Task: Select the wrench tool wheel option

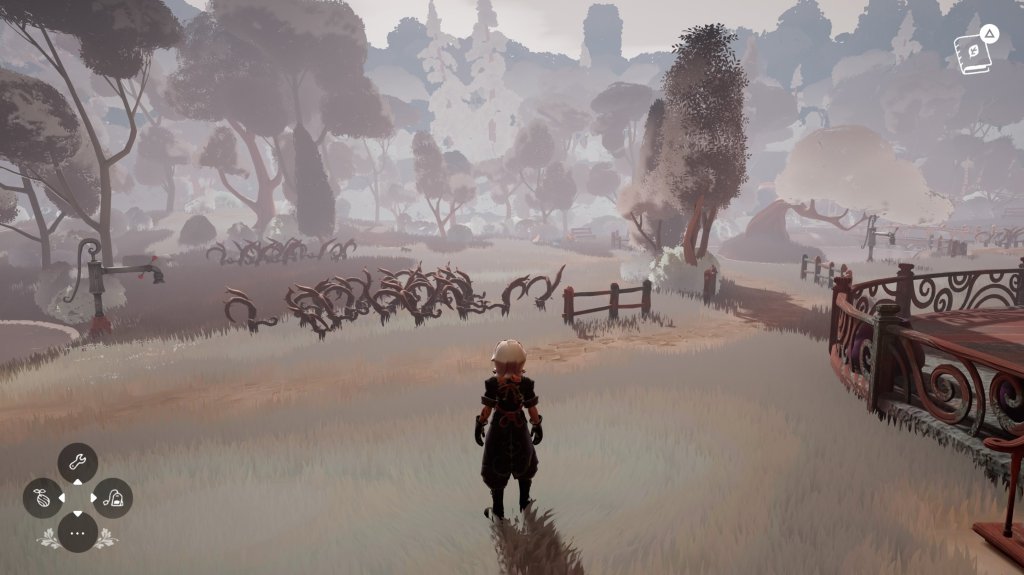Action: [78, 463]
